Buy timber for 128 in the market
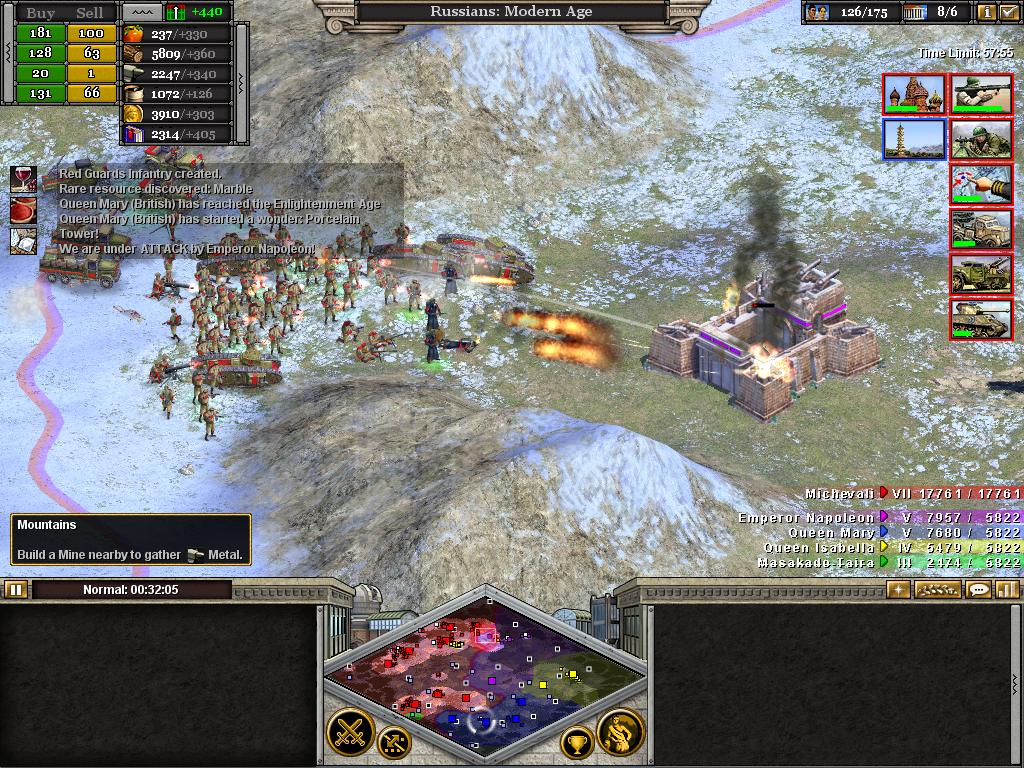The image size is (1024, 768). click(39, 53)
